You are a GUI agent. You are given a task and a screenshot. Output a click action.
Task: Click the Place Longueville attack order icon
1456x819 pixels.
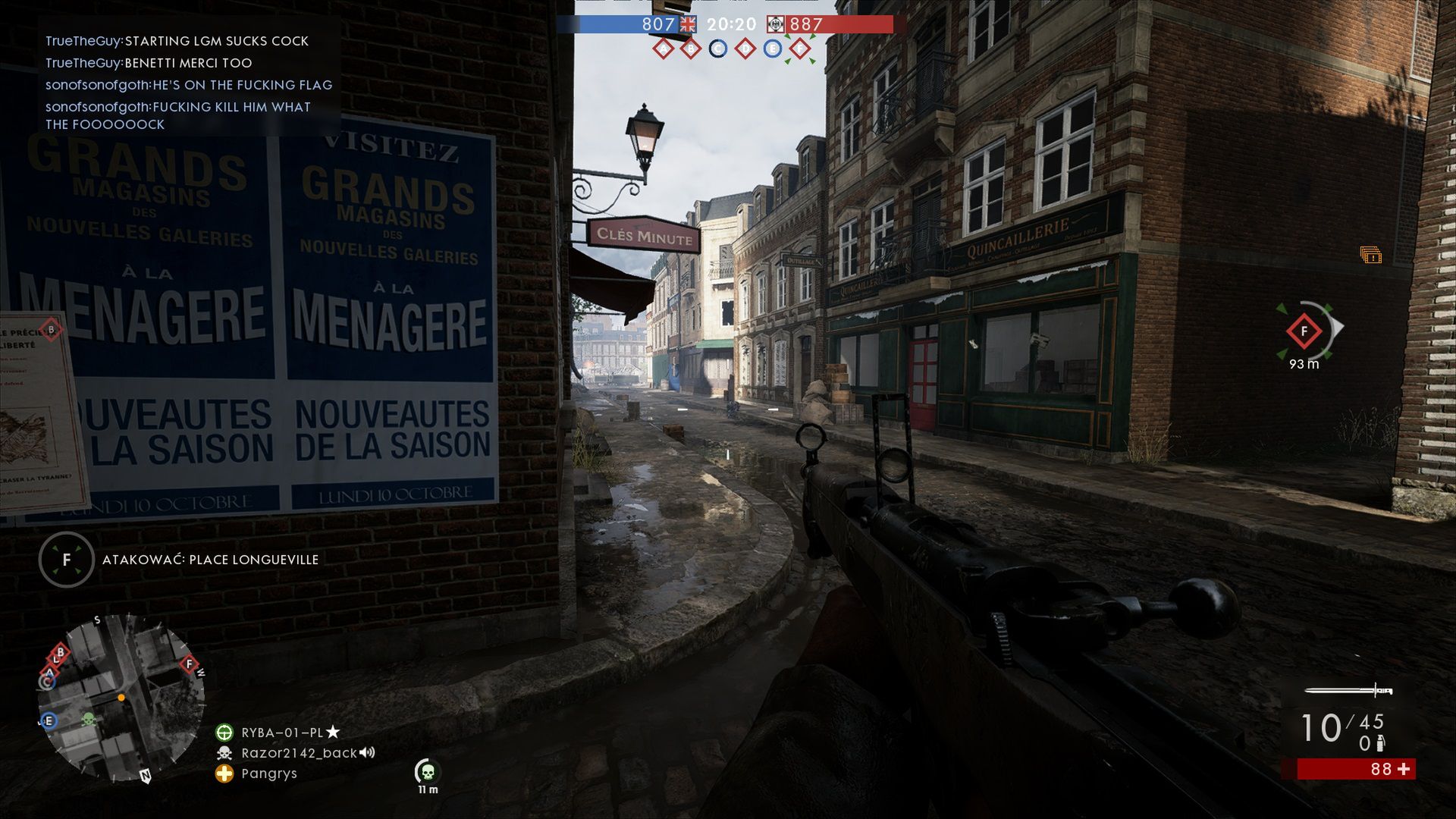point(67,560)
